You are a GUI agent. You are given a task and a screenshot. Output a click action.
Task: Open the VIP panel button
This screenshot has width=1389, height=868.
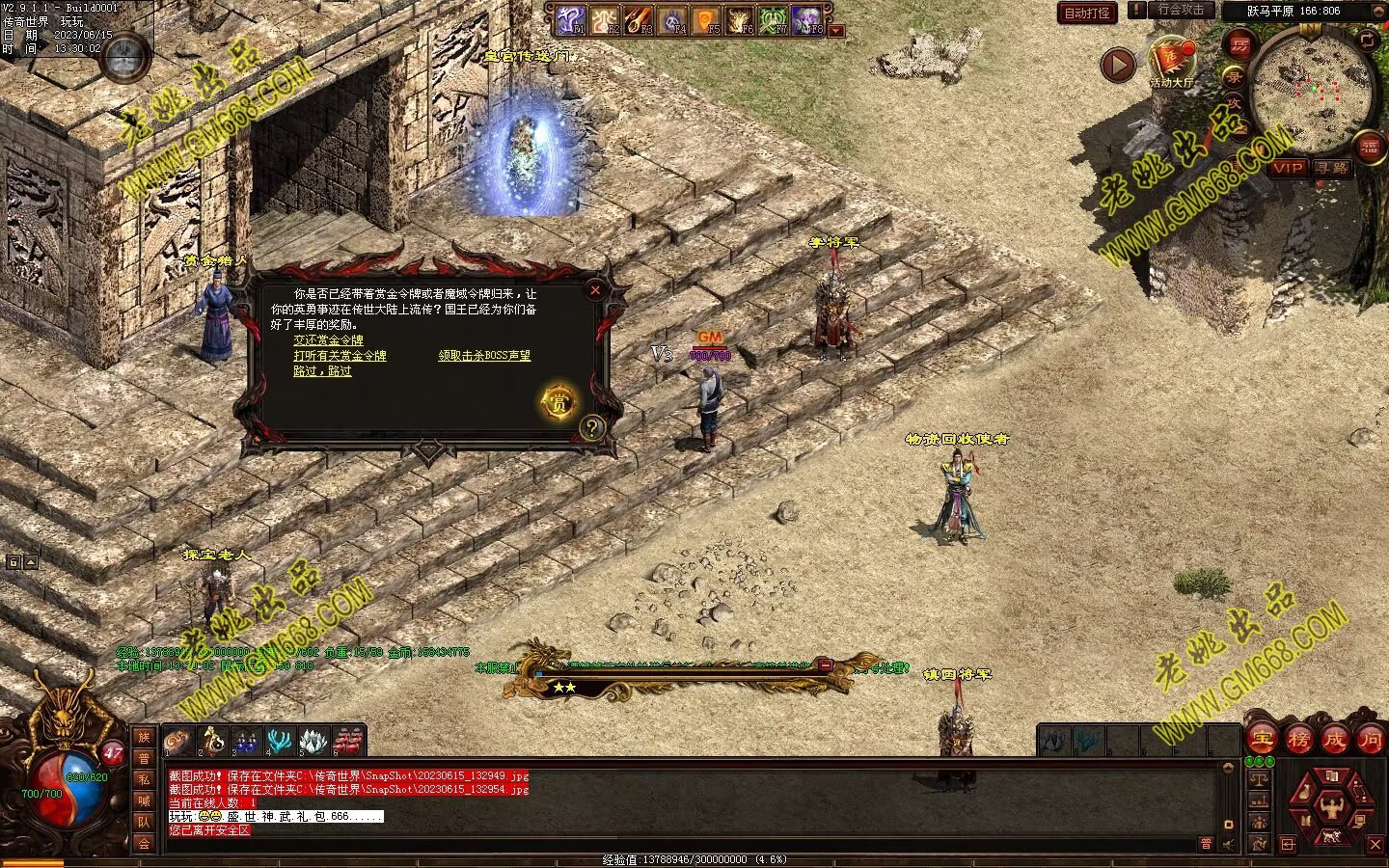click(x=1288, y=168)
